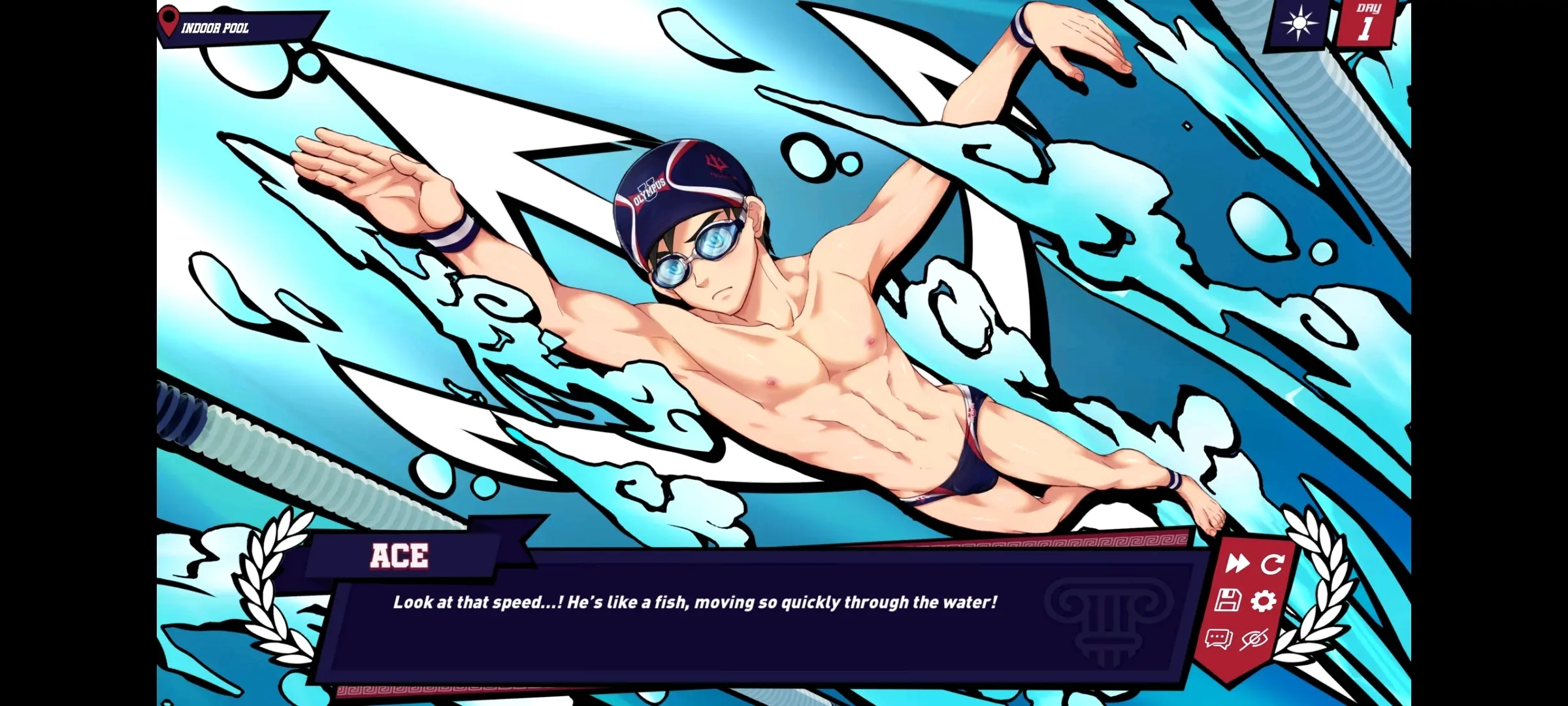Image resolution: width=1568 pixels, height=706 pixels.
Task: Select the Indoor Pool header label
Action: [x=216, y=29]
